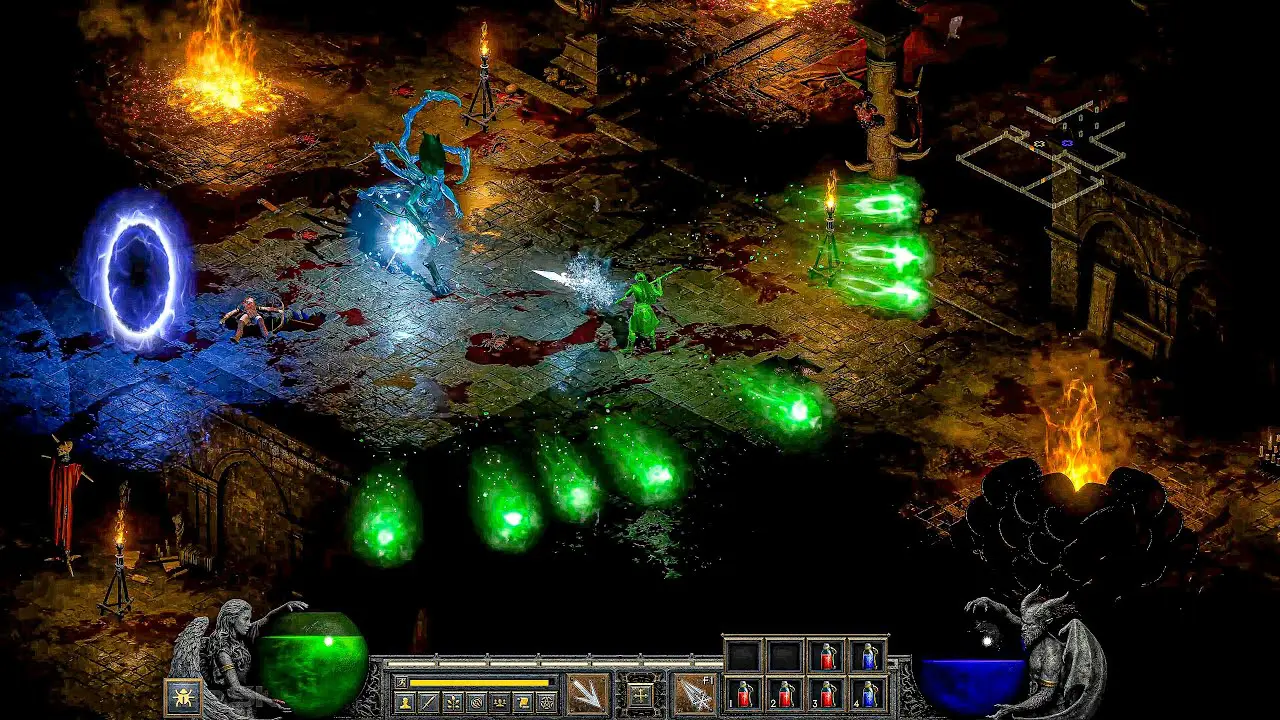Use the health potion in belt slot 1
This screenshot has height=720, width=1280.
tap(742, 693)
